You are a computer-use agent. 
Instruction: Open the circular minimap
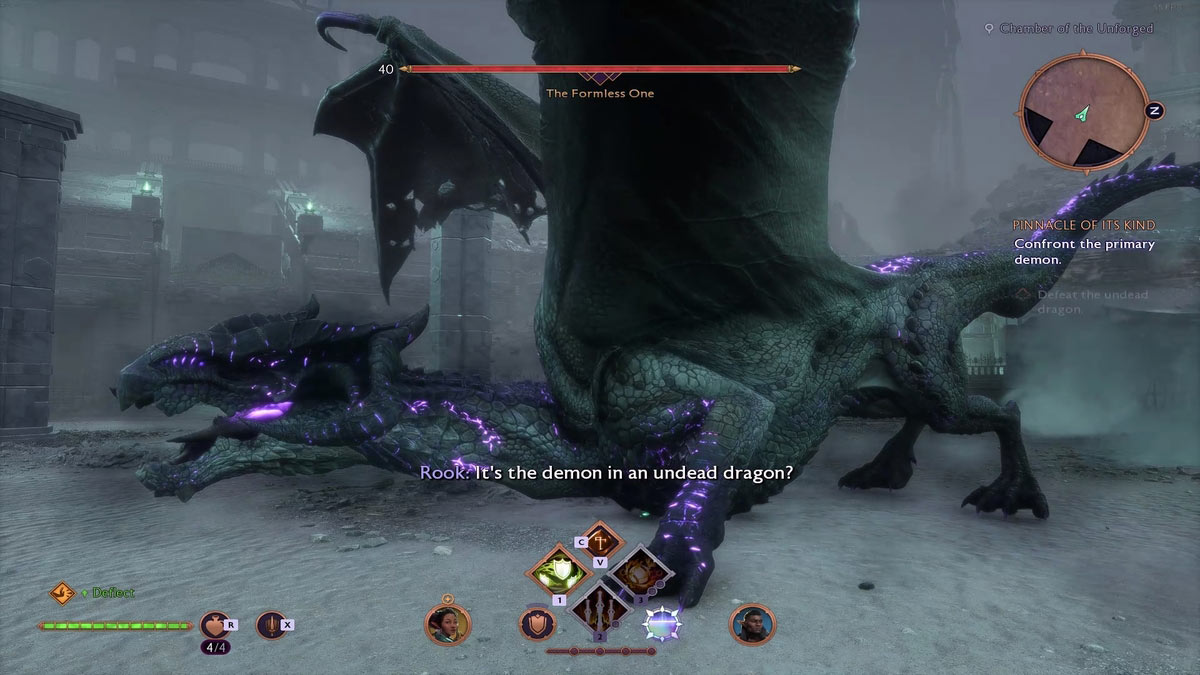point(1082,111)
